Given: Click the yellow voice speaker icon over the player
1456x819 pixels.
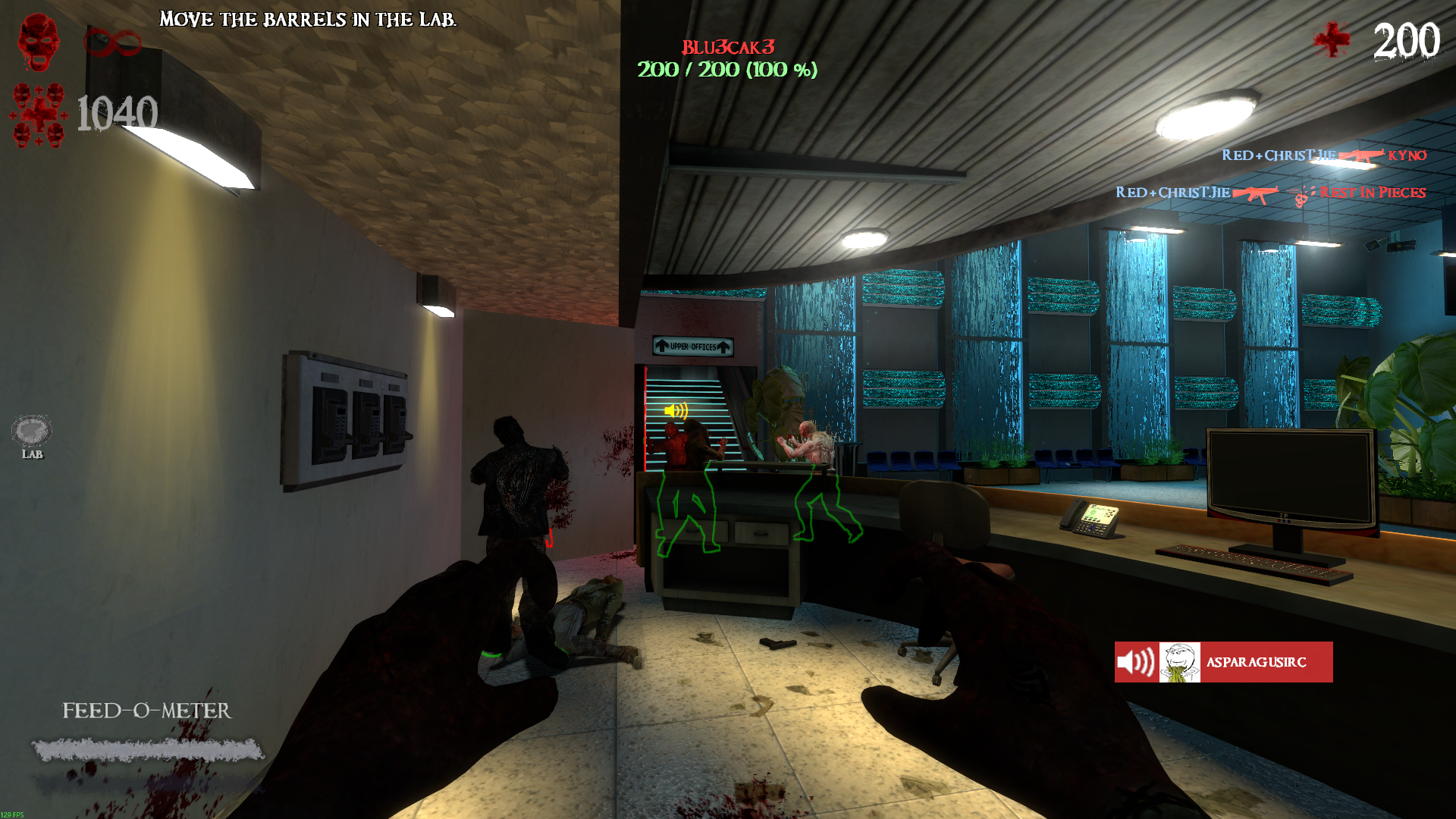Looking at the screenshot, I should click(676, 411).
